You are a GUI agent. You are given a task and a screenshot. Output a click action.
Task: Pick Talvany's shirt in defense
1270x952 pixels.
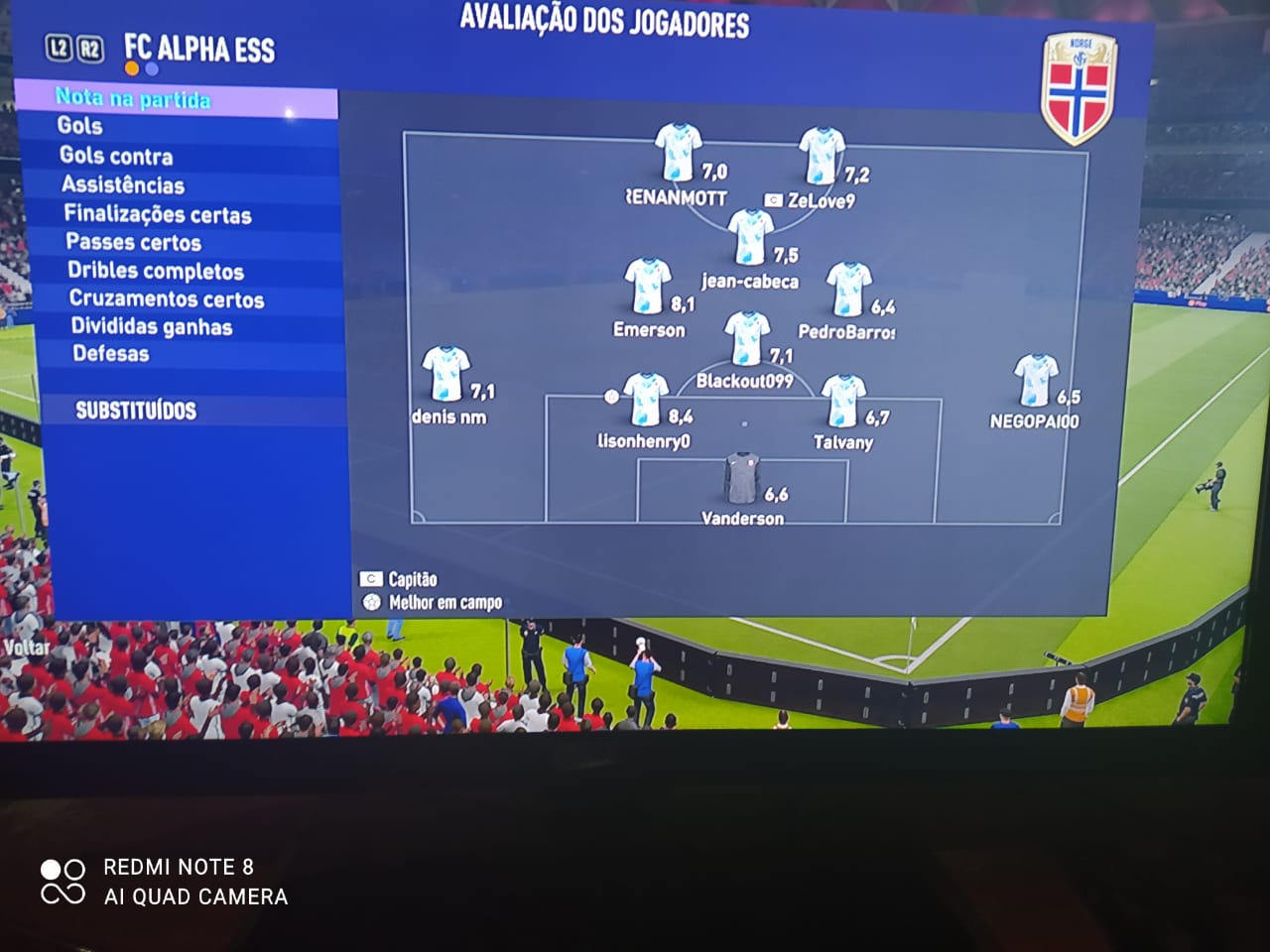pyautogui.click(x=843, y=401)
